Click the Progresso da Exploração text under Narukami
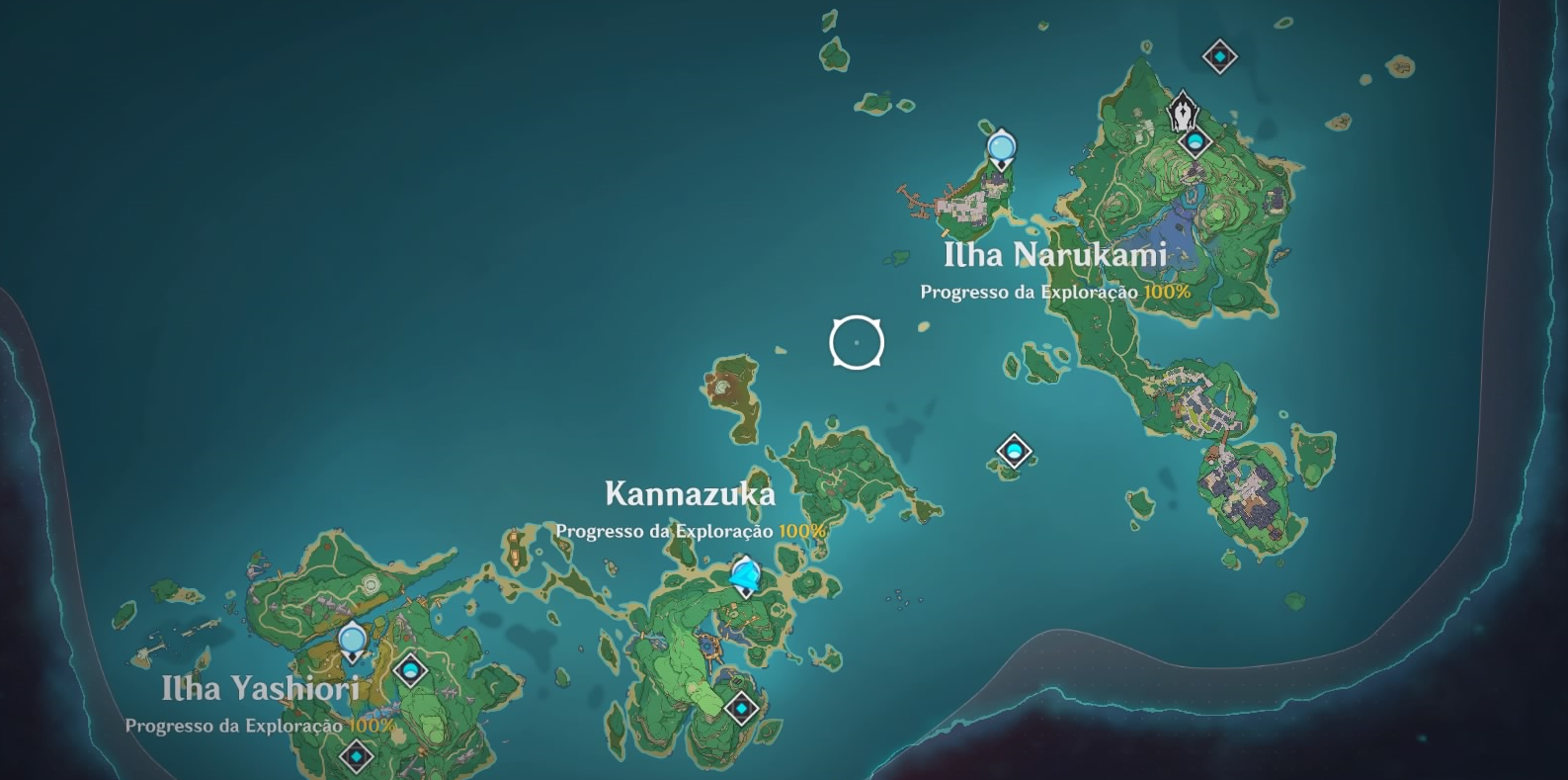 (1030, 292)
